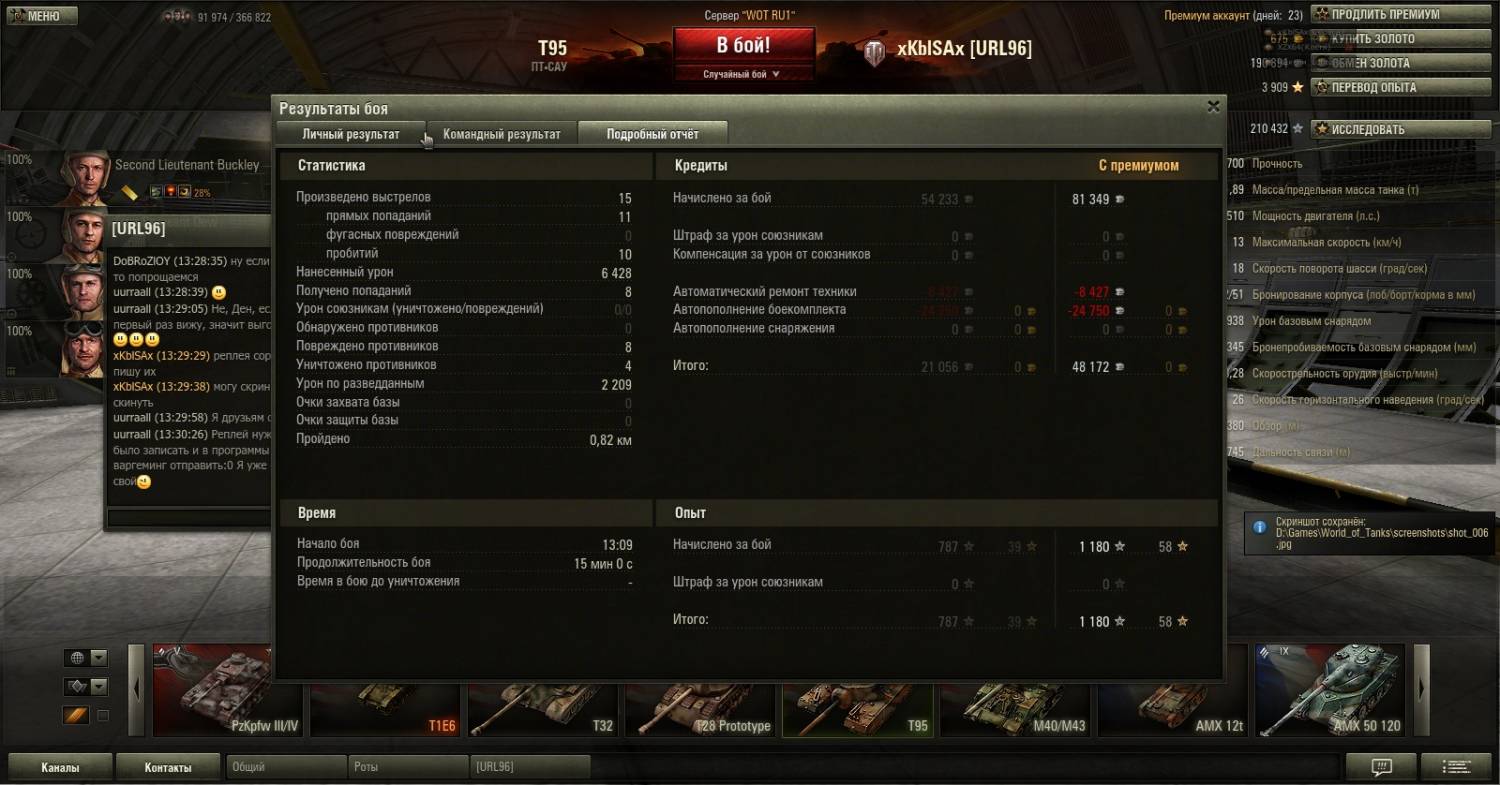Select the Подробный отчёт tab

pyautogui.click(x=652, y=134)
